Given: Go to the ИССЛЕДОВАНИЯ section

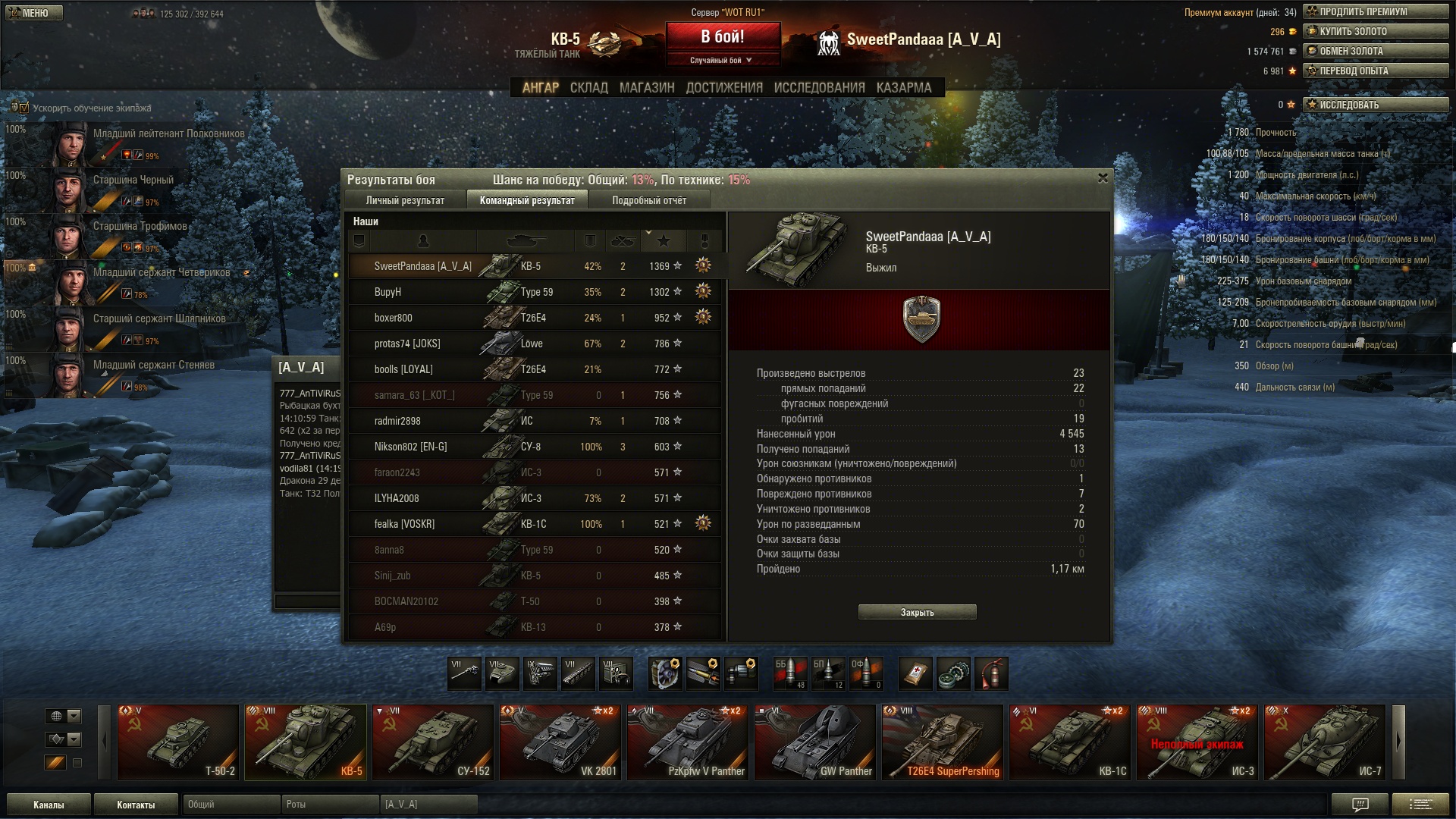Looking at the screenshot, I should 819,88.
